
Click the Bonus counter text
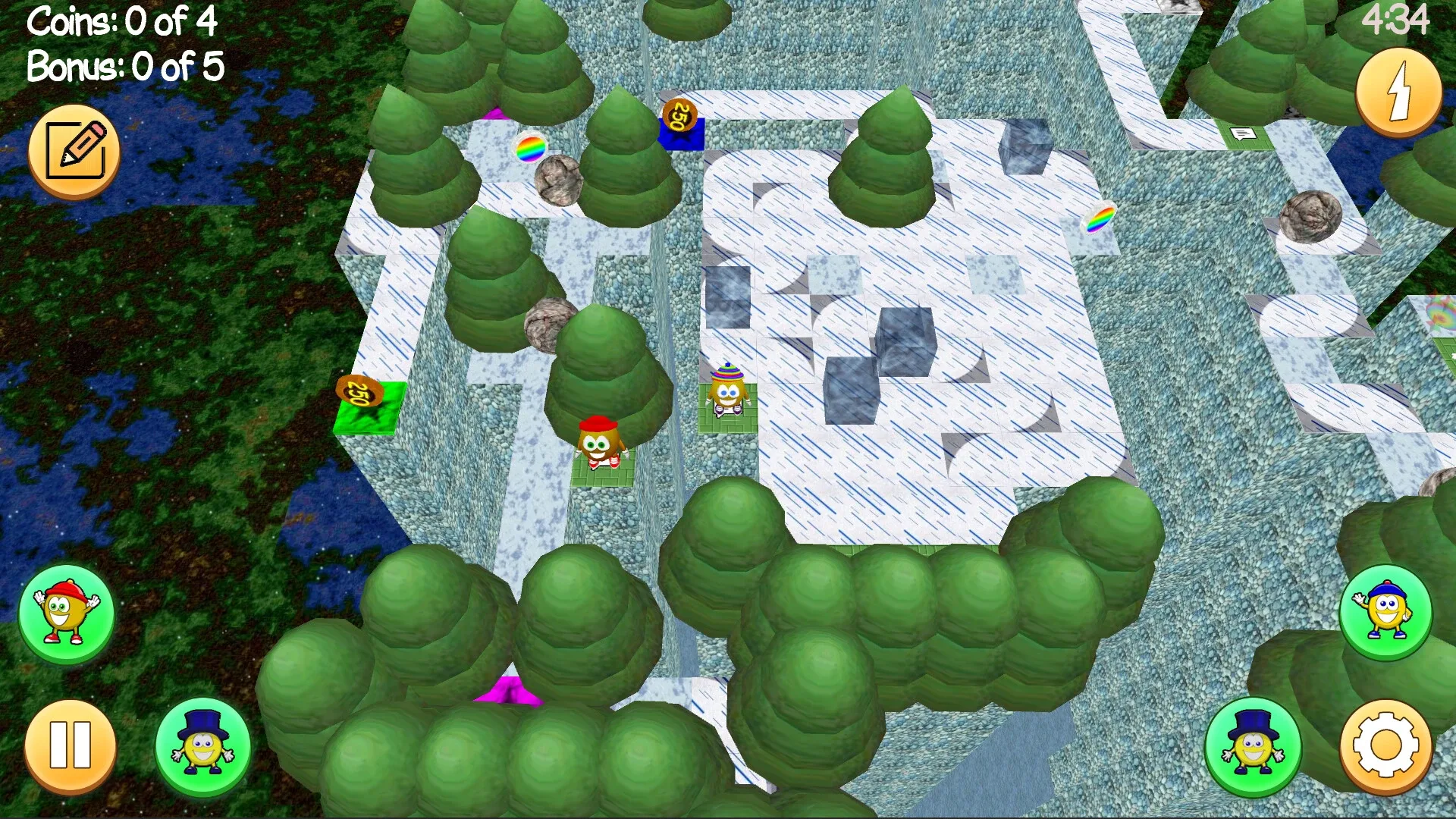coord(124,67)
